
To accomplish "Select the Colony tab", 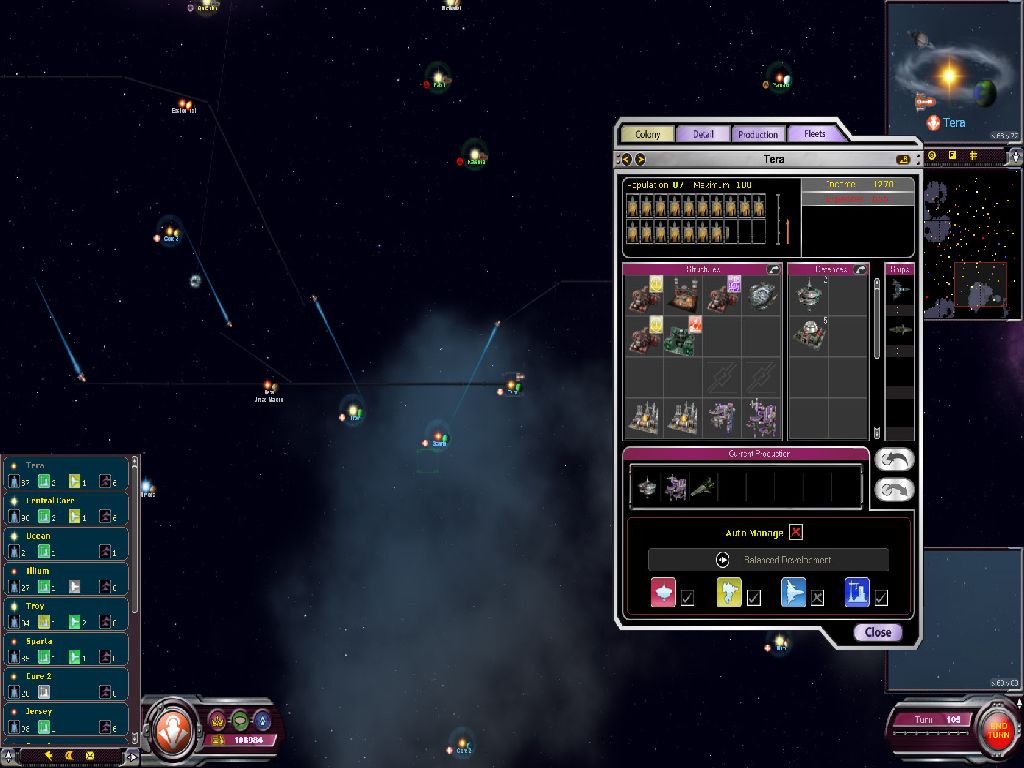I will [x=647, y=134].
